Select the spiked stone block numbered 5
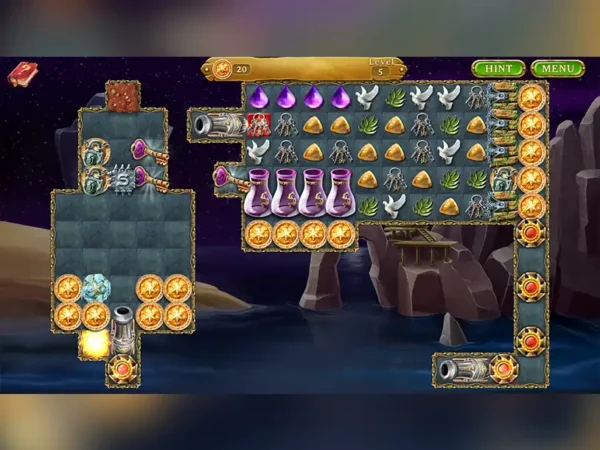Screen dimensions: 600x450 tap(122, 177)
